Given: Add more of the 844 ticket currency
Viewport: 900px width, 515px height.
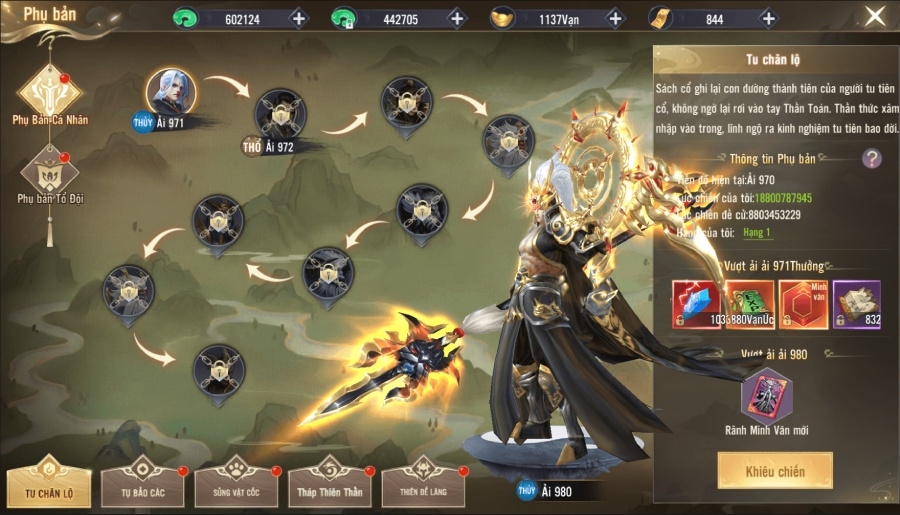Looking at the screenshot, I should [768, 18].
